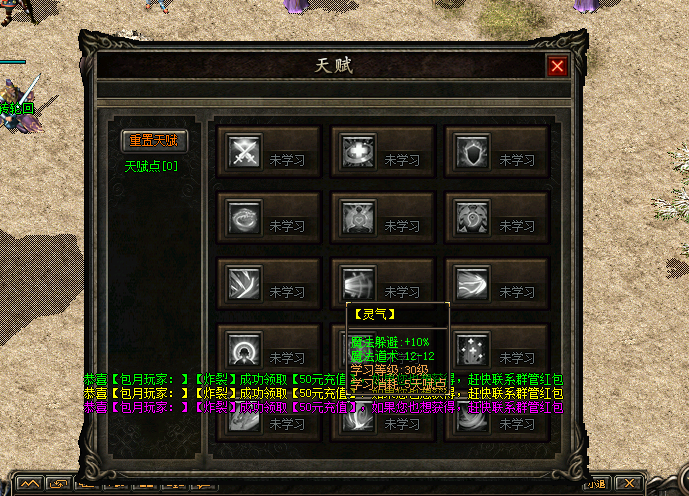Select the heart armor talent

[x=357, y=218]
